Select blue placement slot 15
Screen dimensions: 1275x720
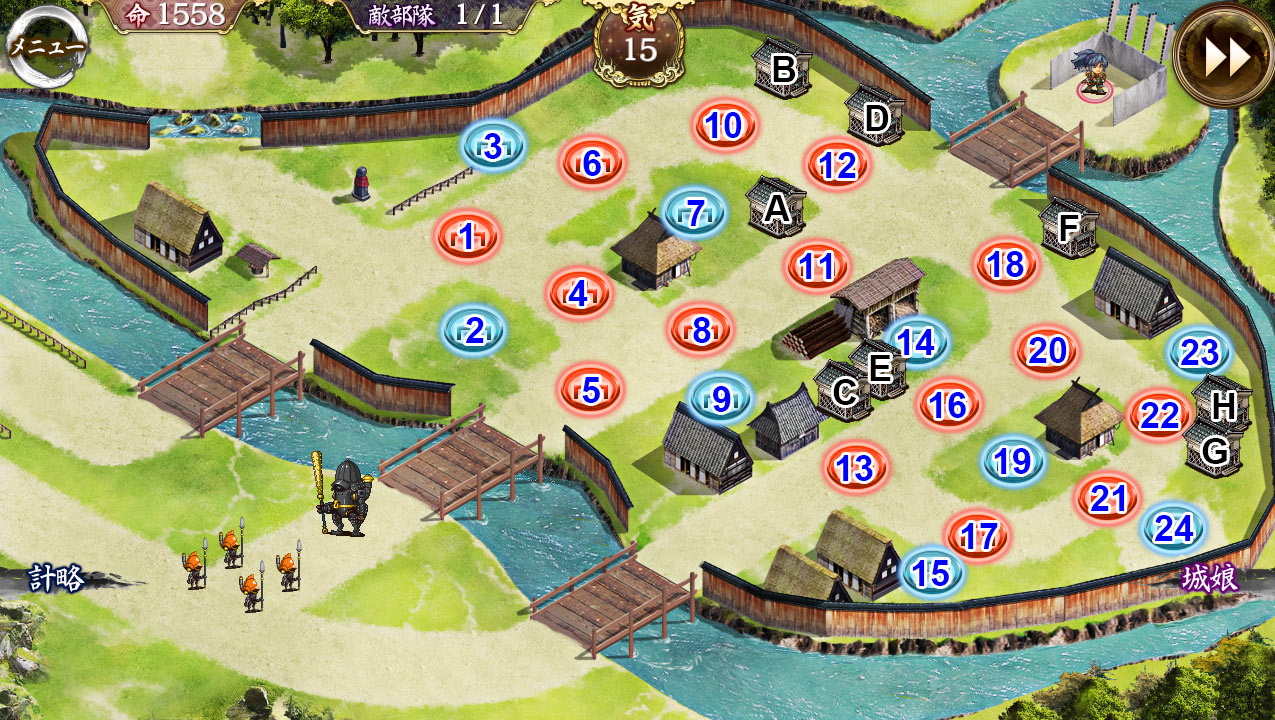tap(932, 573)
